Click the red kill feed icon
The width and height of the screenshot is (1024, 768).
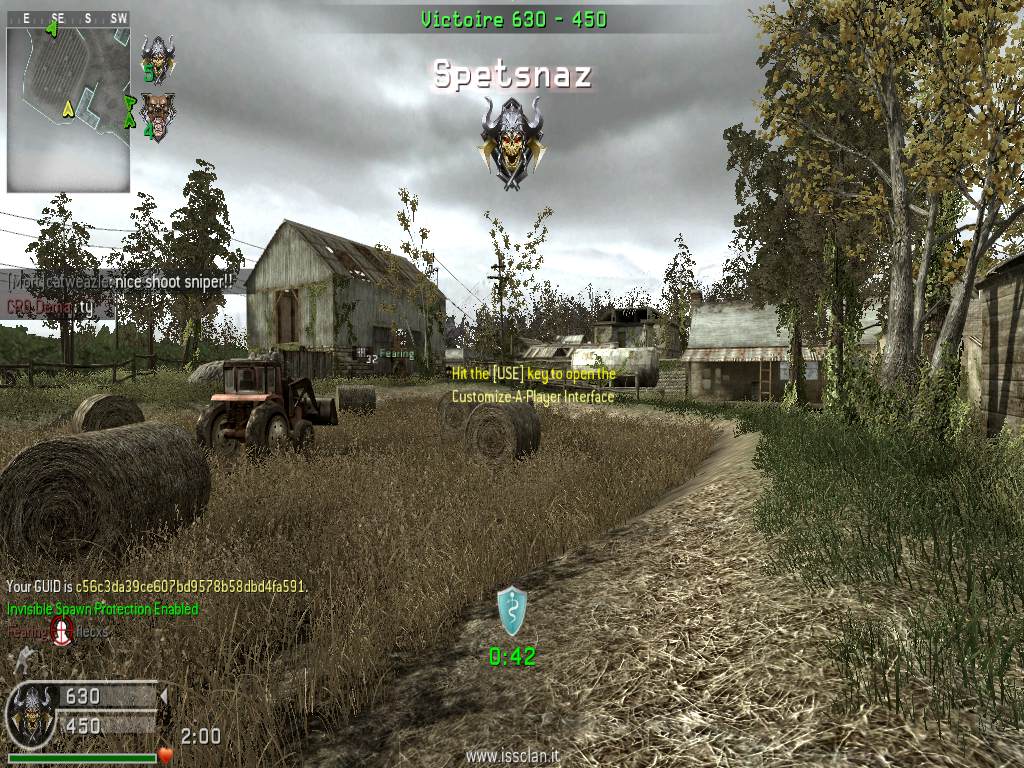[63, 630]
